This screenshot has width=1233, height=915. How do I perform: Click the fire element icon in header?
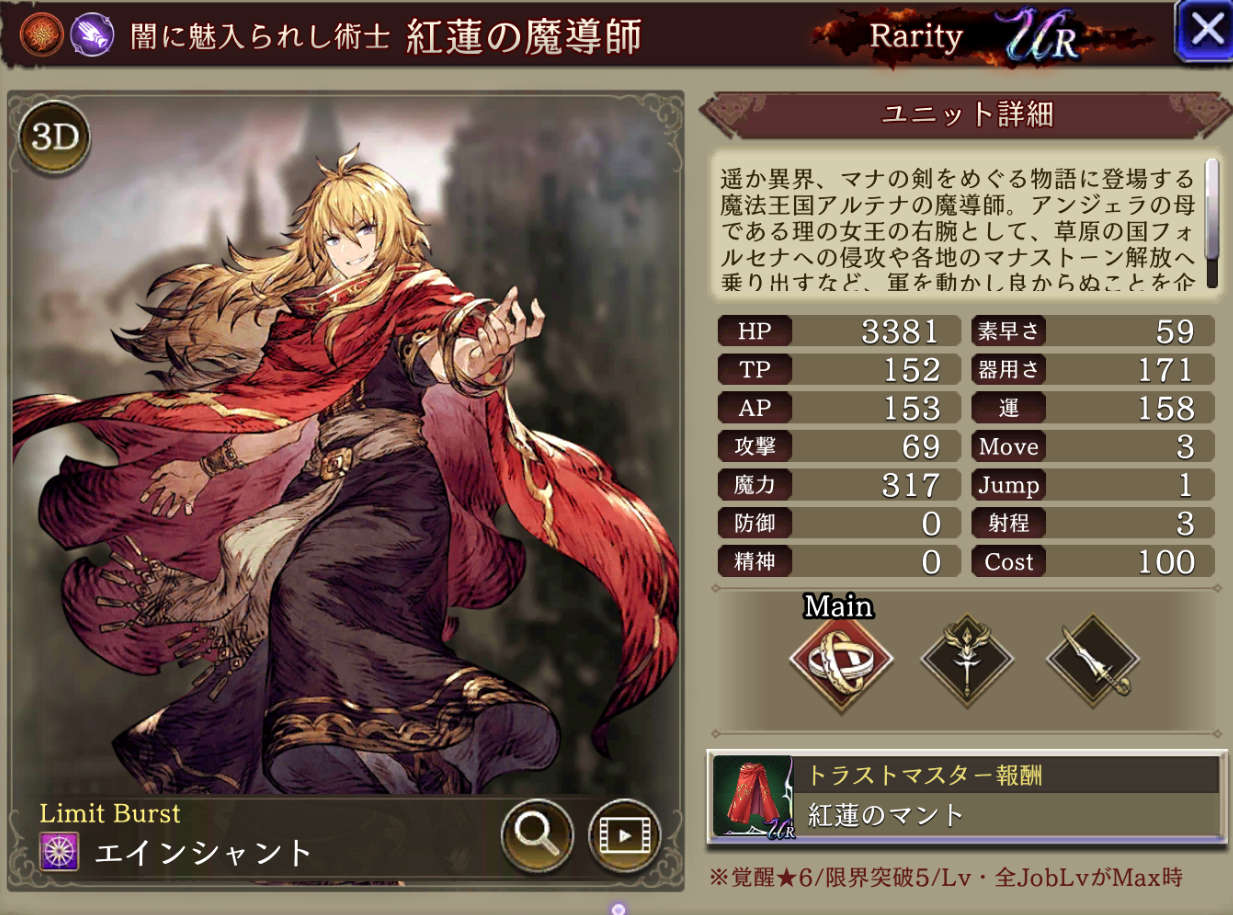[x=41, y=36]
